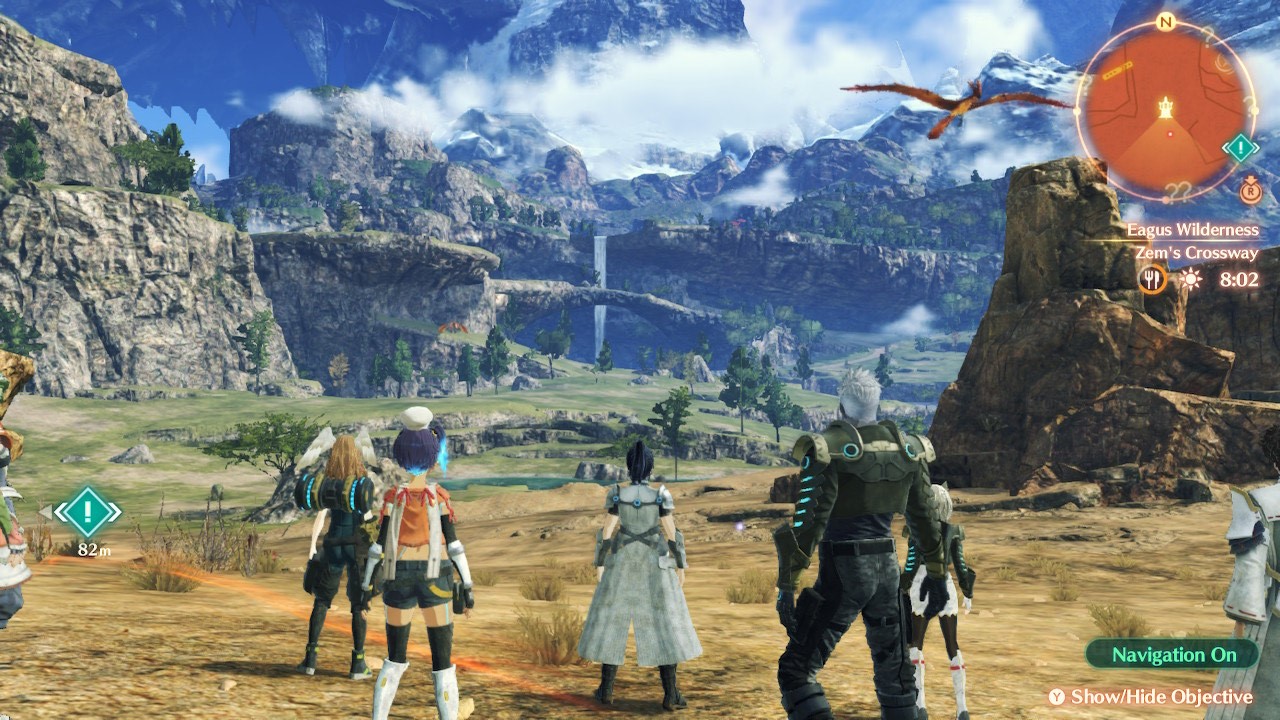Click the fork and knife meal icon
Image resolution: width=1280 pixels, height=720 pixels.
point(1152,279)
